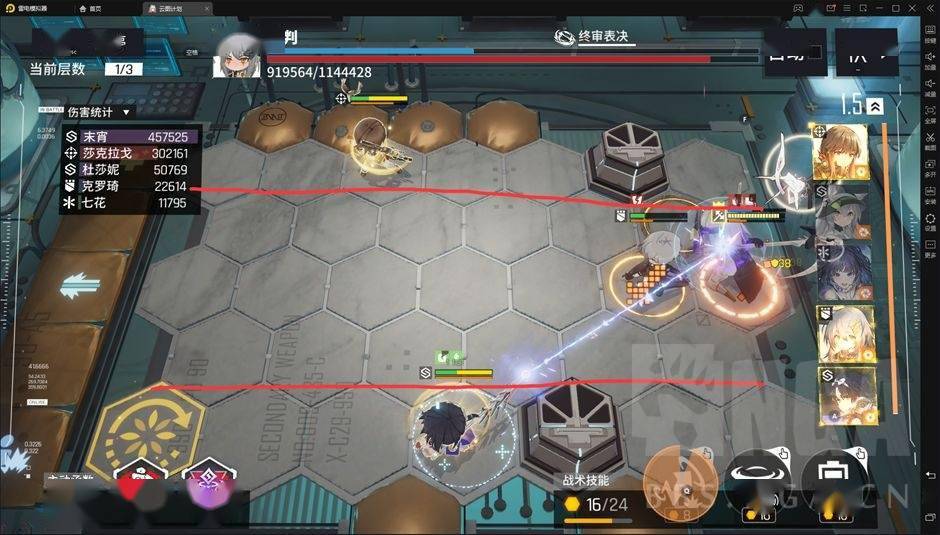The width and height of the screenshot is (940, 535).
Task: Choose the 七花 snowflake-class portrait
Action: pyautogui.click(x=845, y=272)
